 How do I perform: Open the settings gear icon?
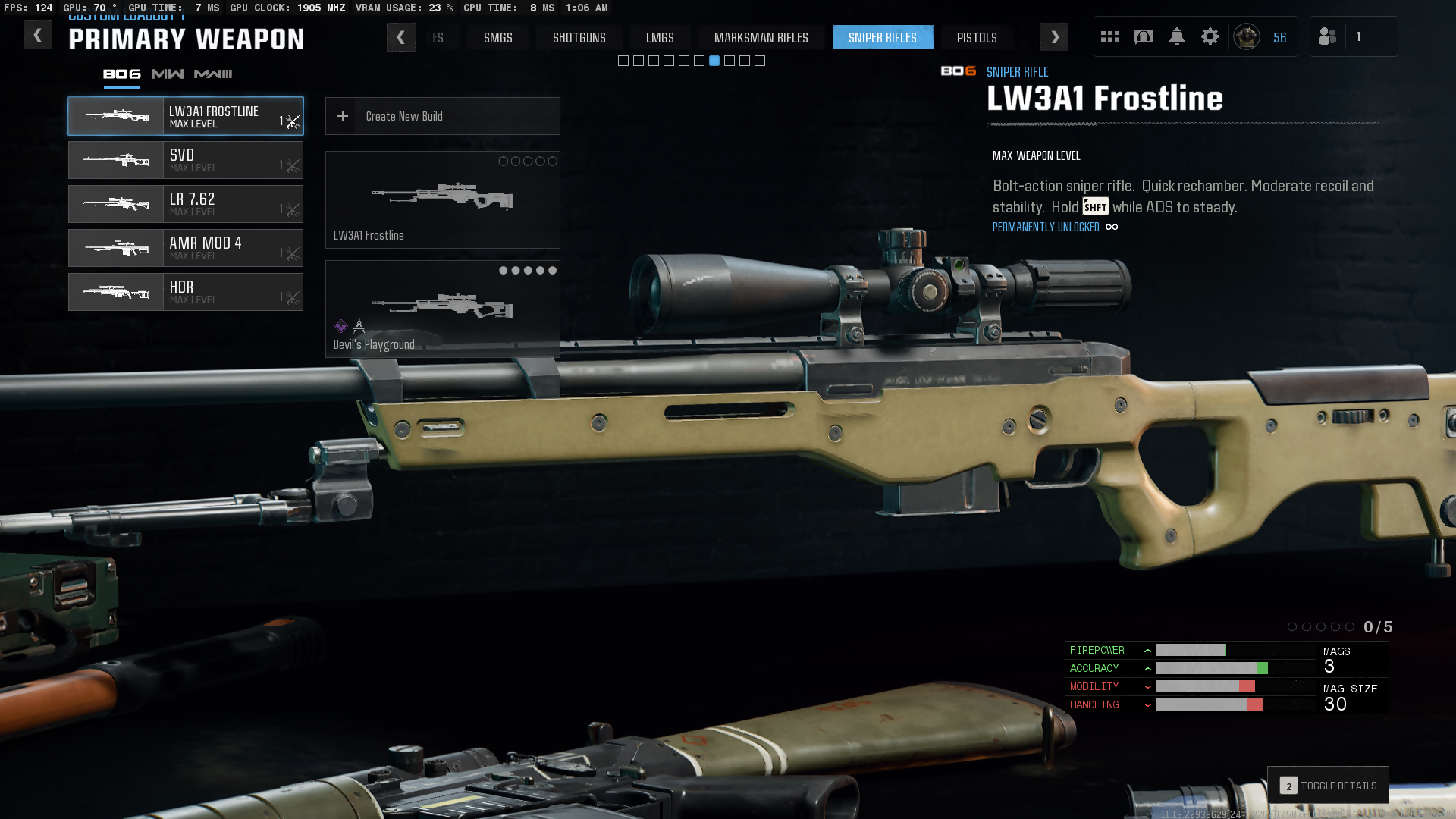point(1210,36)
